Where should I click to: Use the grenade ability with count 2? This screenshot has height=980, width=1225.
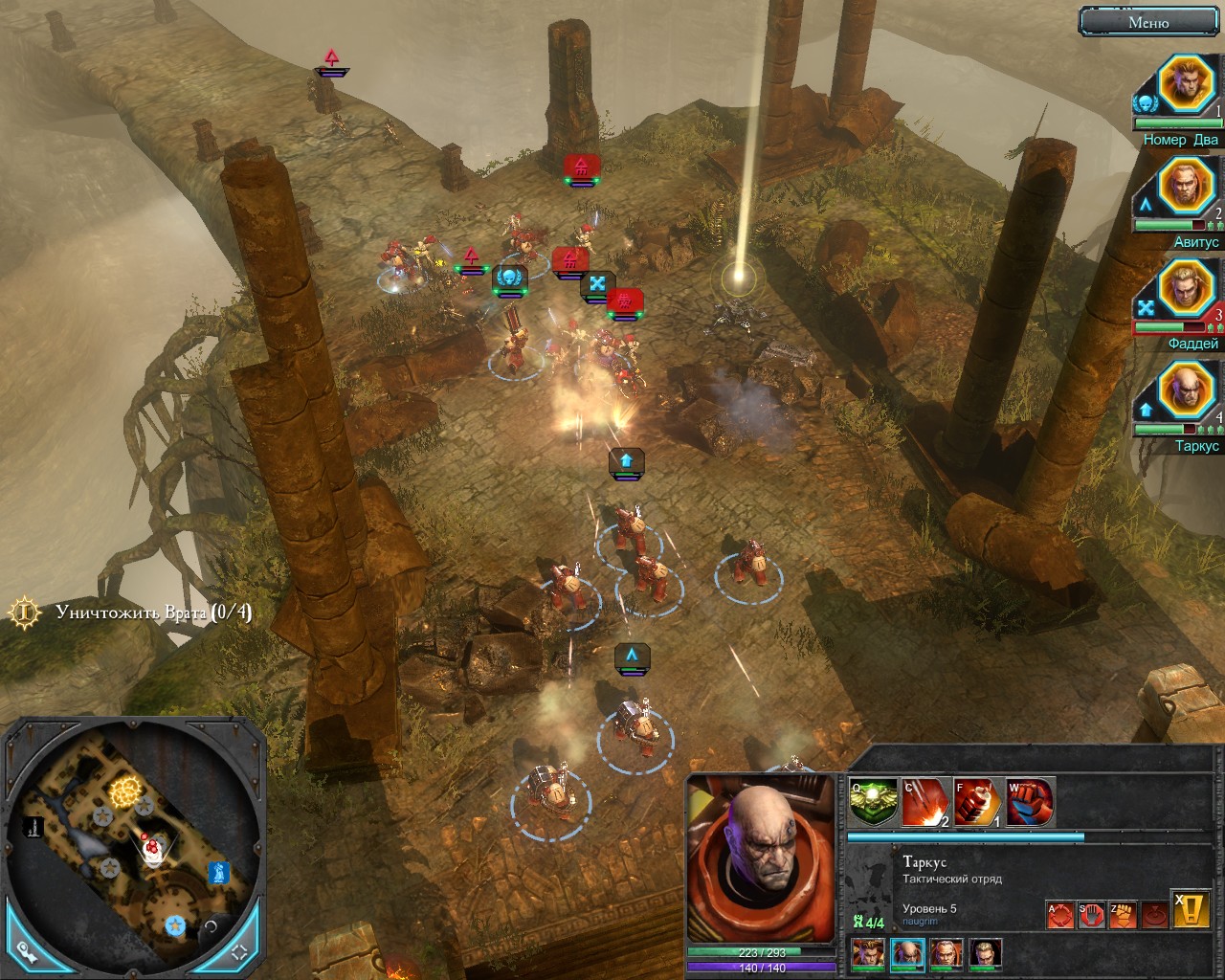925,803
